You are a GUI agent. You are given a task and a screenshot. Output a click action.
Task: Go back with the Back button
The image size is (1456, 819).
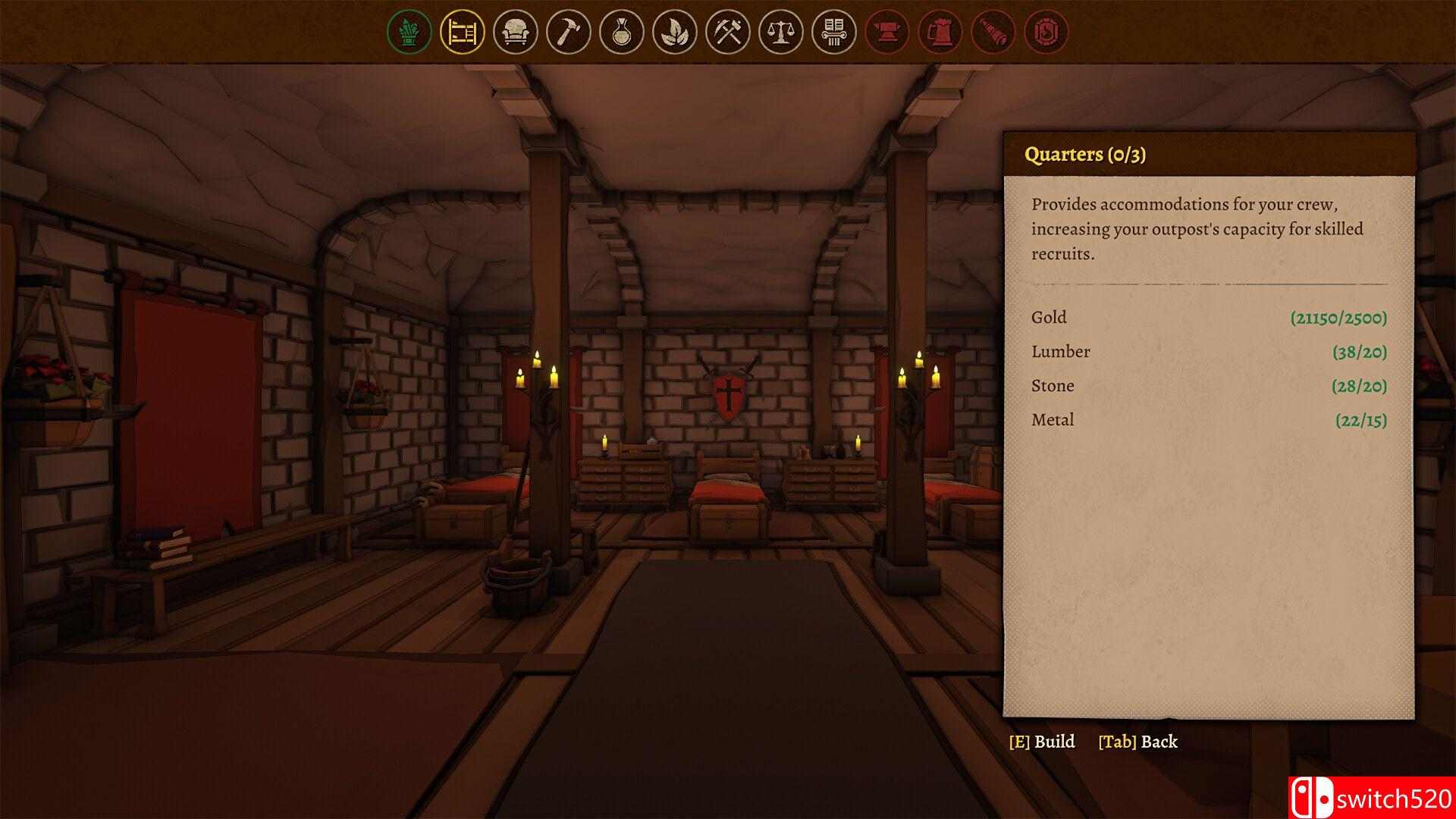coord(1137,742)
